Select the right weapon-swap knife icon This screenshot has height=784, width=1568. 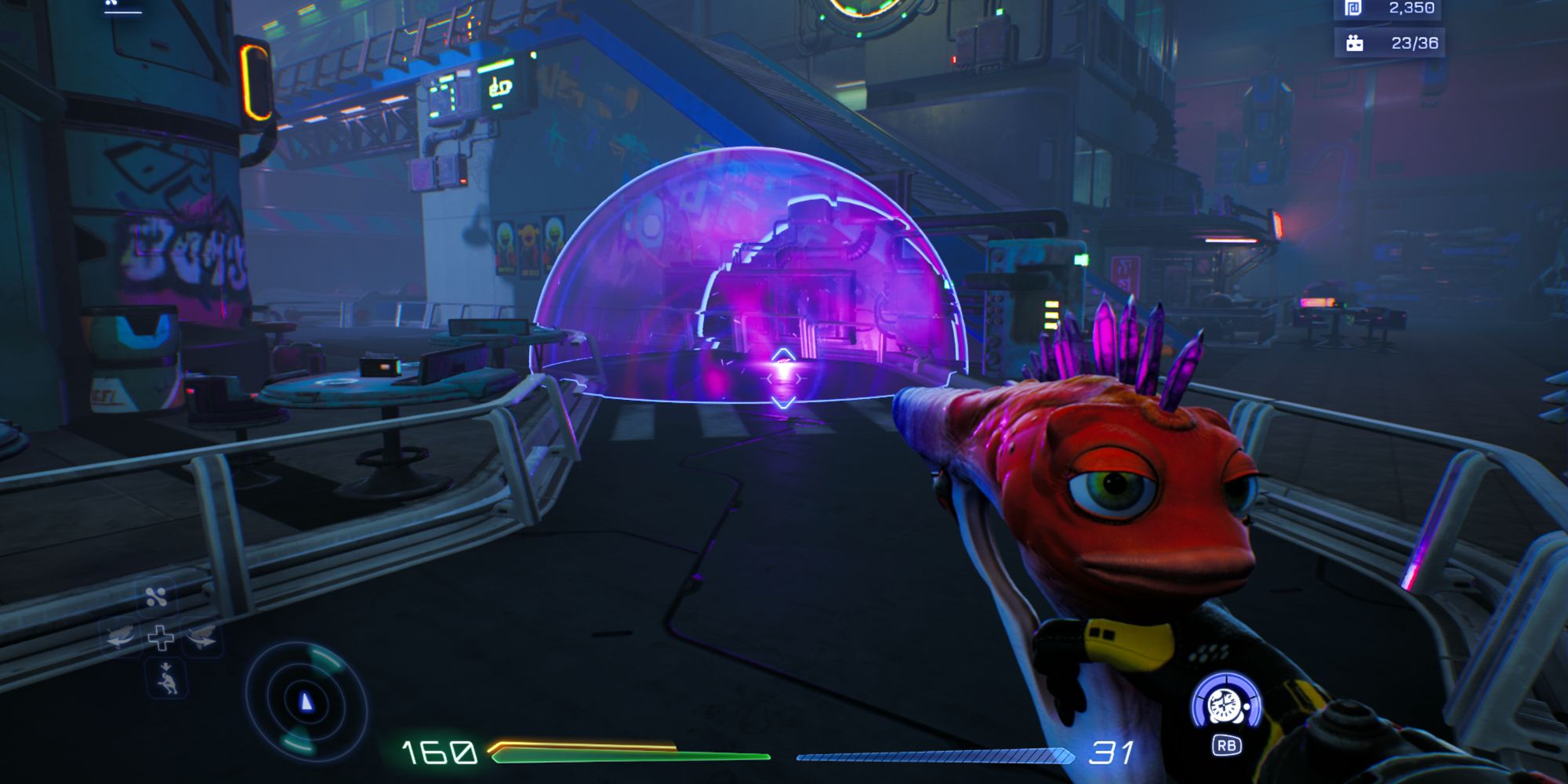tap(201, 637)
